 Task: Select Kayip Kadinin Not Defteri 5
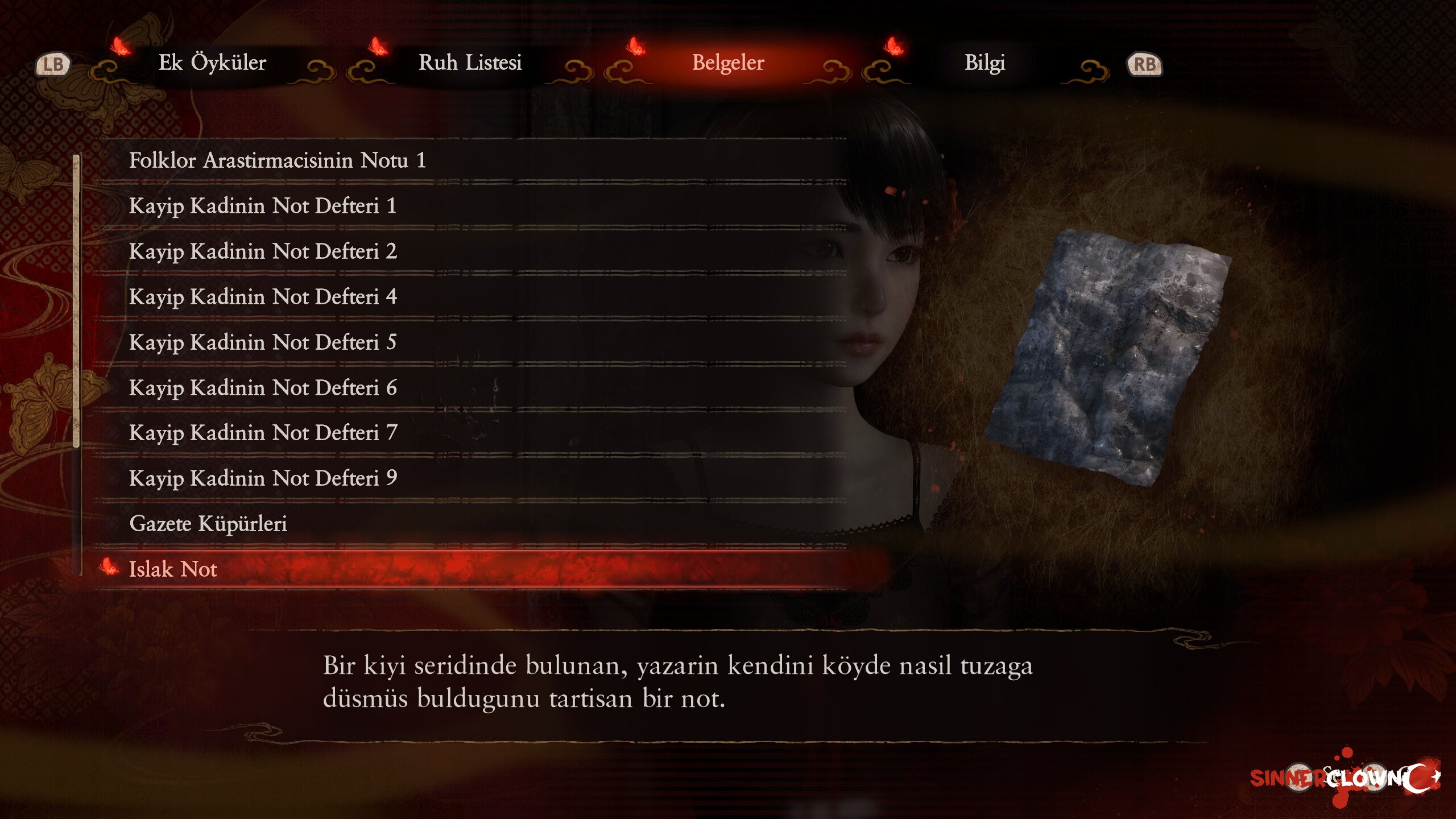click(262, 342)
